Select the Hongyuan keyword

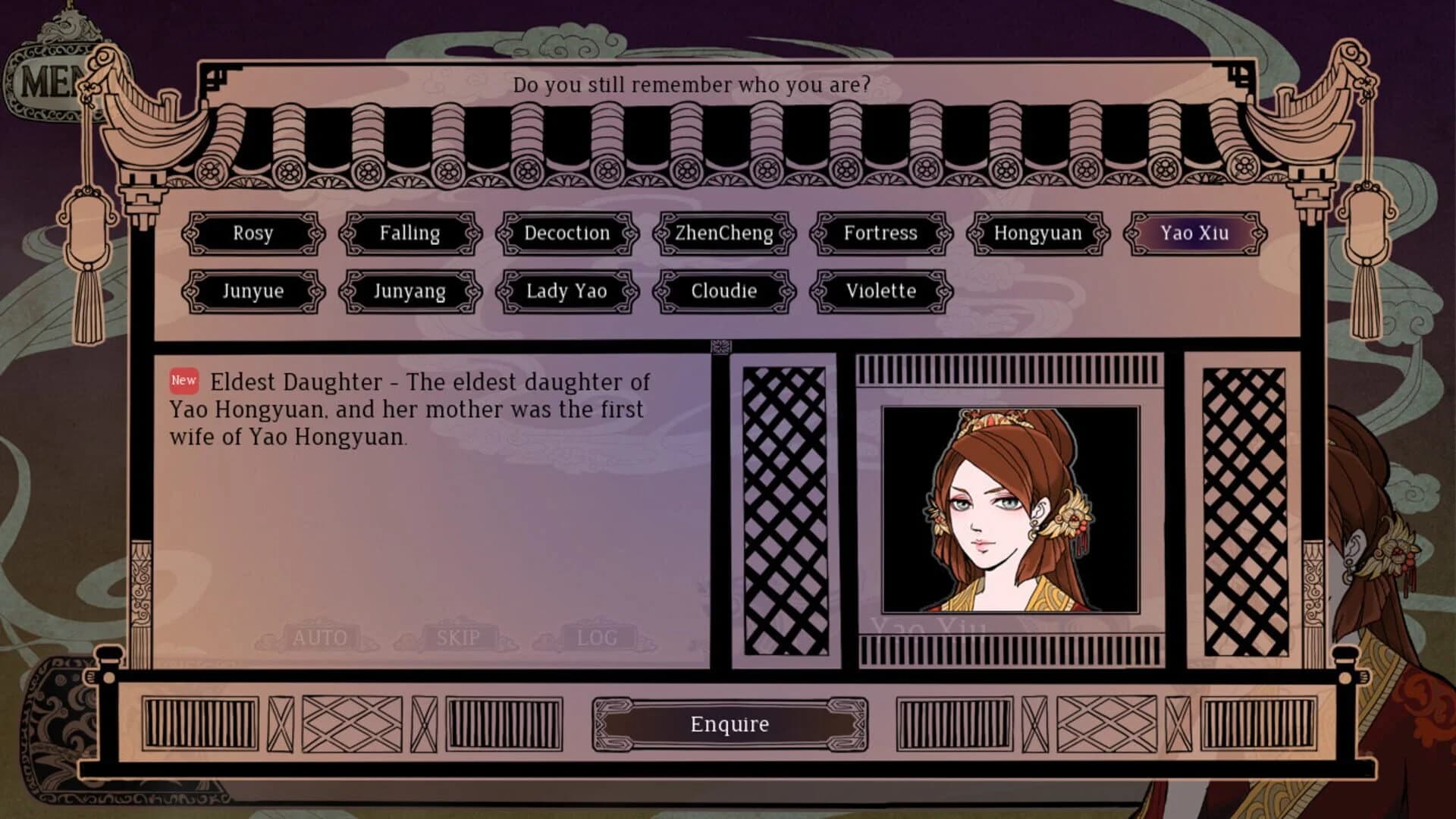tap(1037, 234)
